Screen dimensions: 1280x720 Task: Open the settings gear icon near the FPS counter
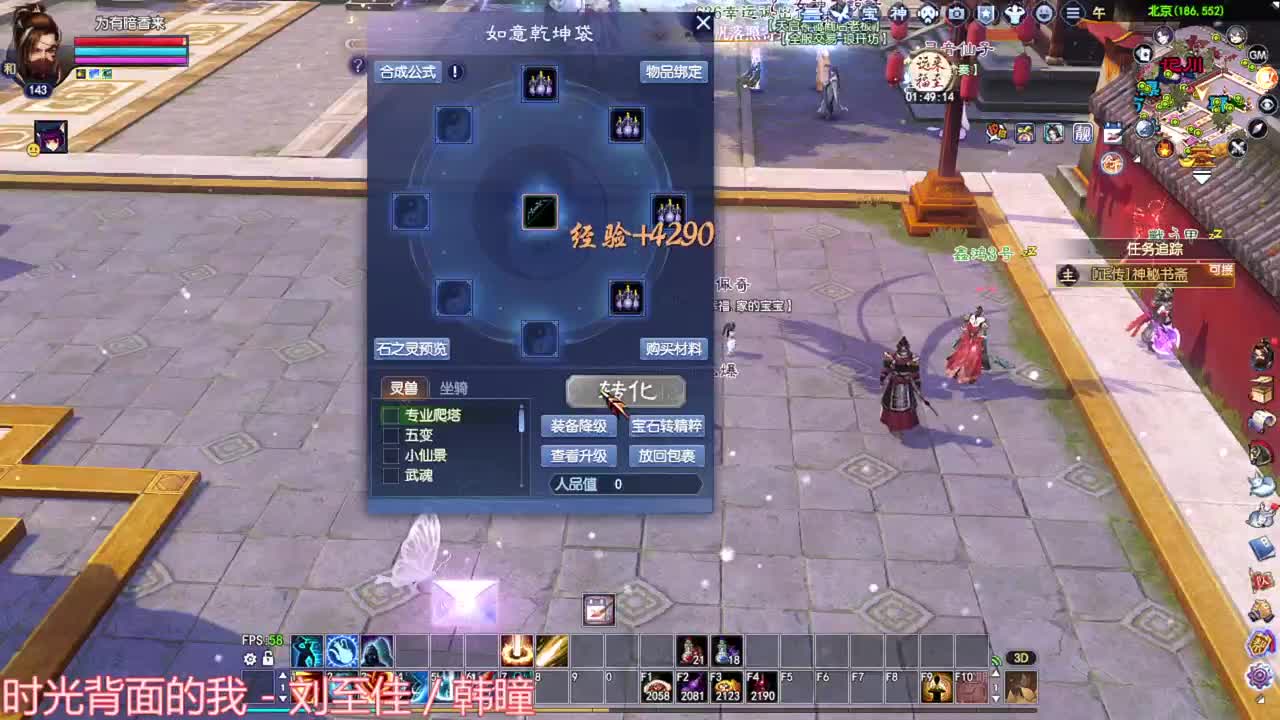(x=250, y=659)
